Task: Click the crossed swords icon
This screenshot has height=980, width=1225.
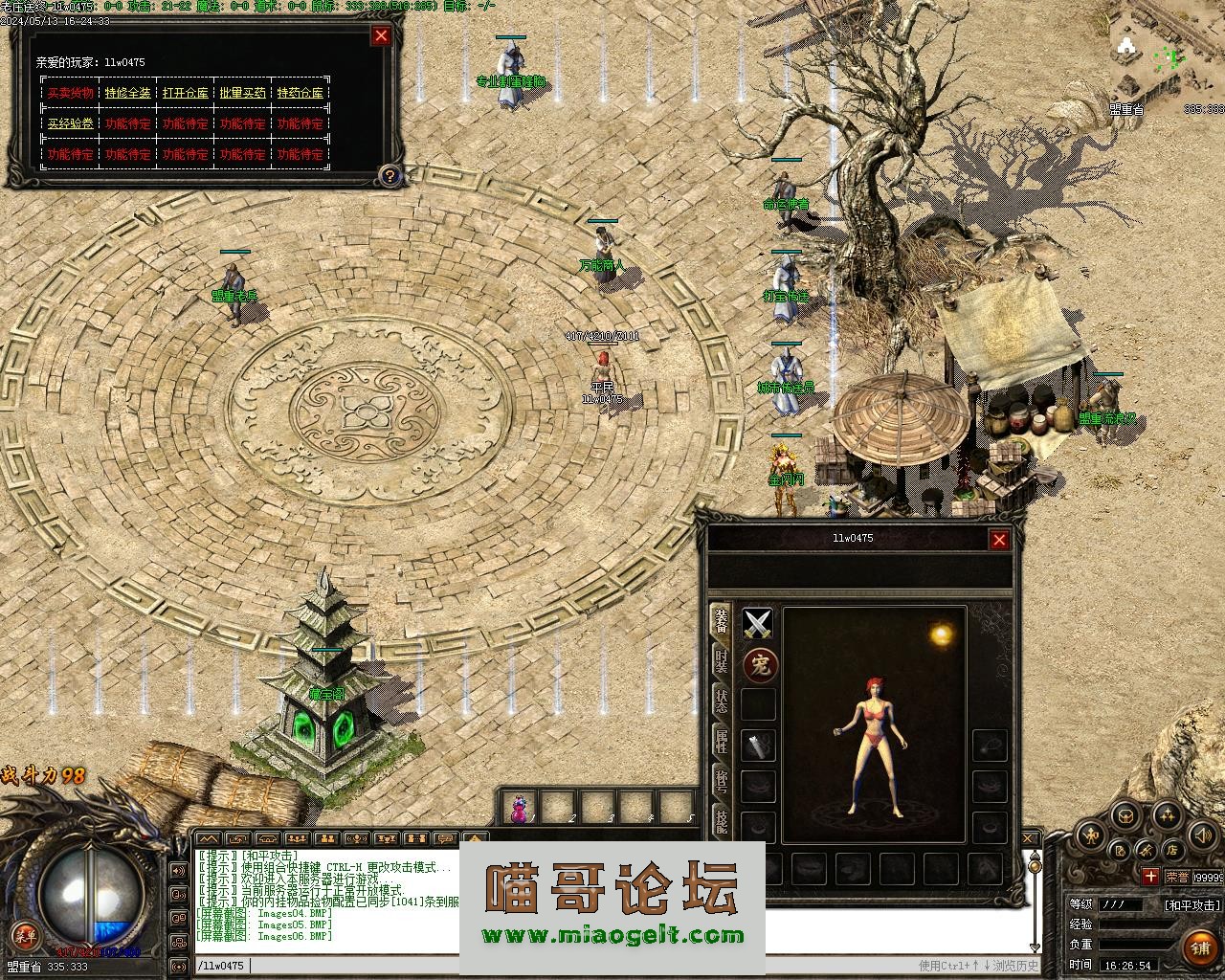Action: pos(758,625)
